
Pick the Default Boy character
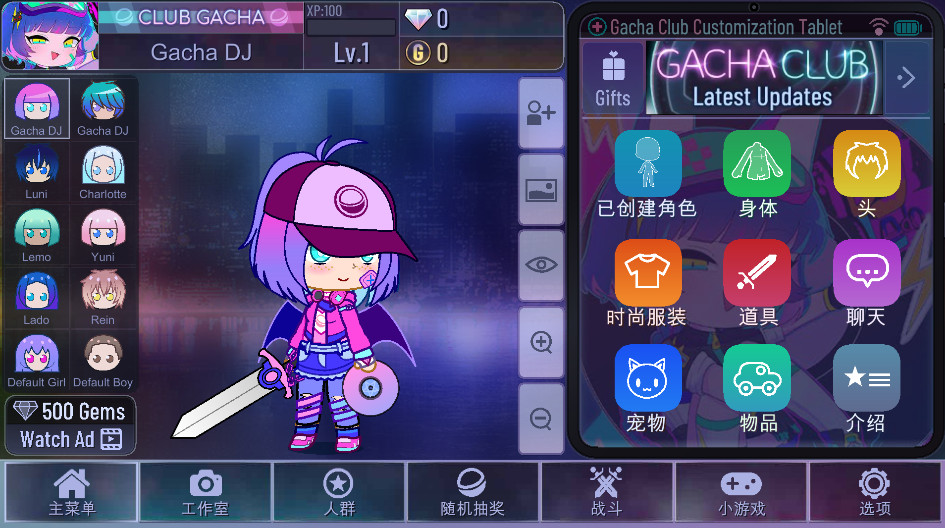pyautogui.click(x=103, y=361)
